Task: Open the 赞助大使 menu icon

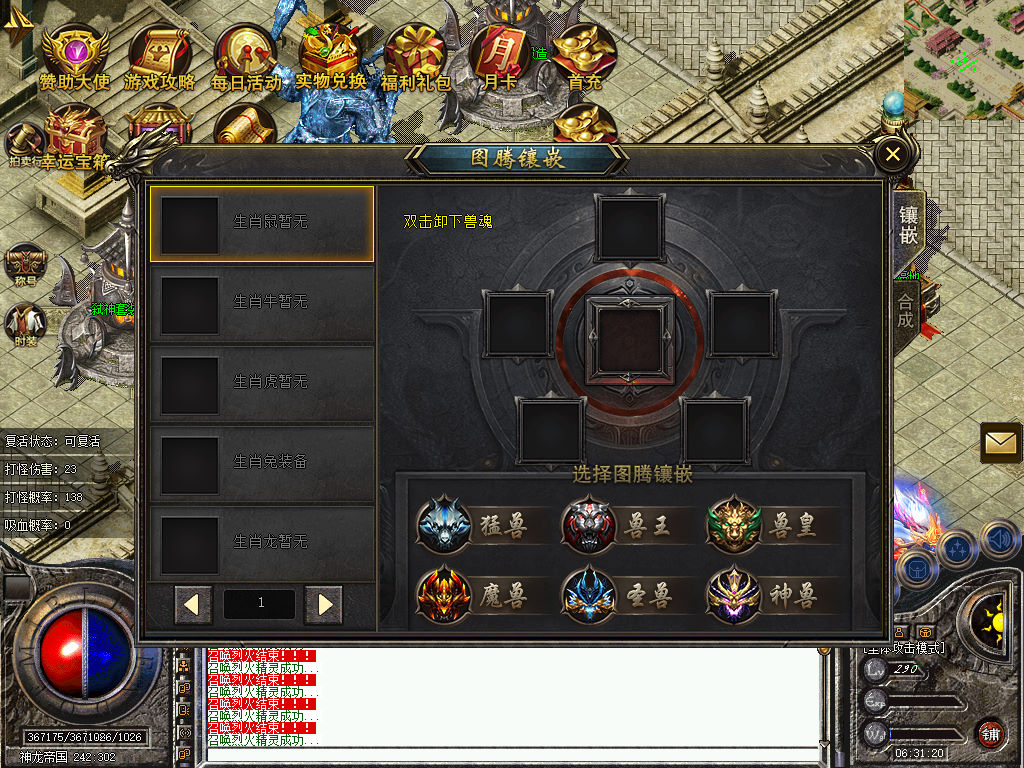Action: coord(74,58)
